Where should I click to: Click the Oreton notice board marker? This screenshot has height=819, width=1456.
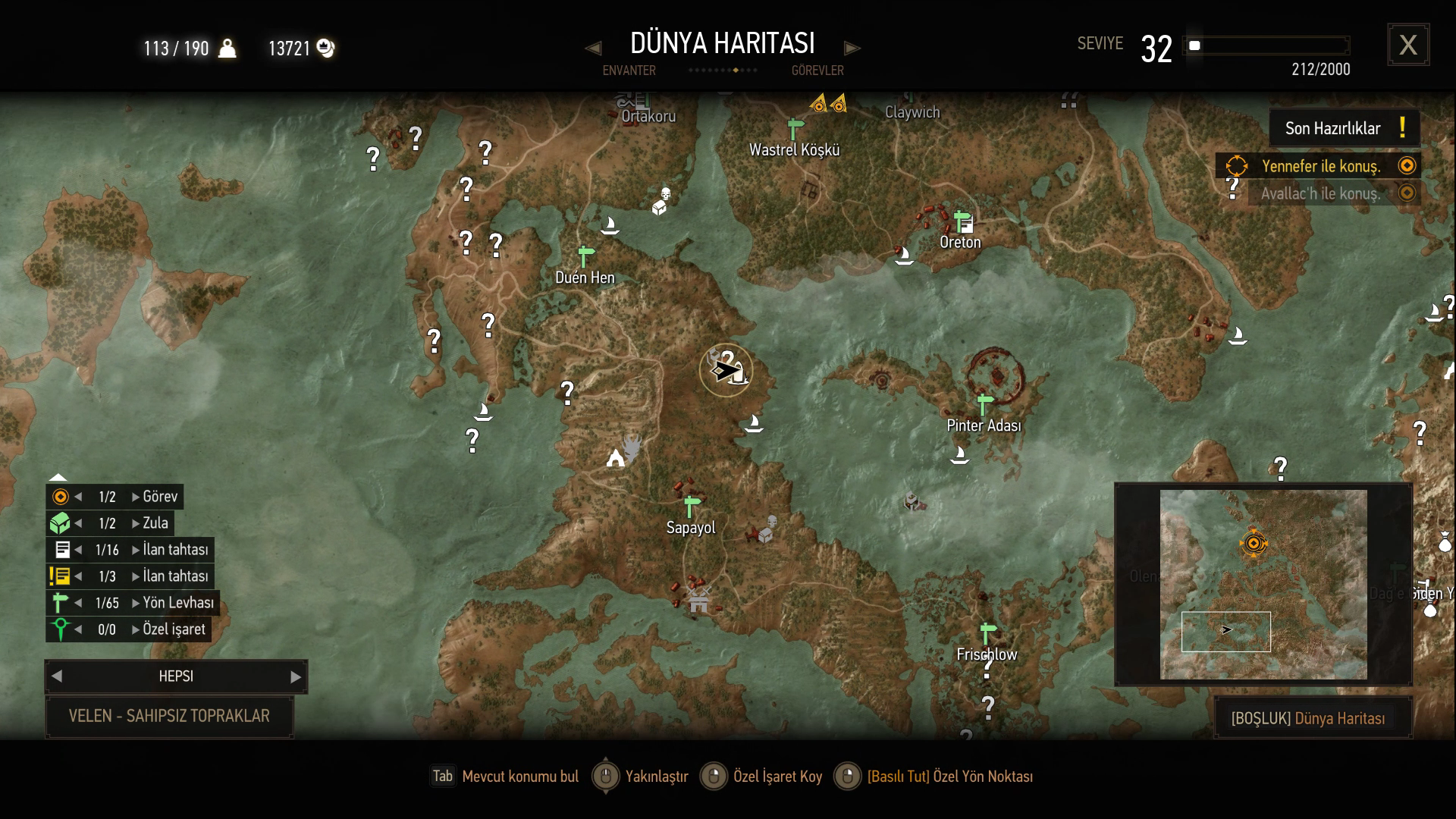pos(963,222)
